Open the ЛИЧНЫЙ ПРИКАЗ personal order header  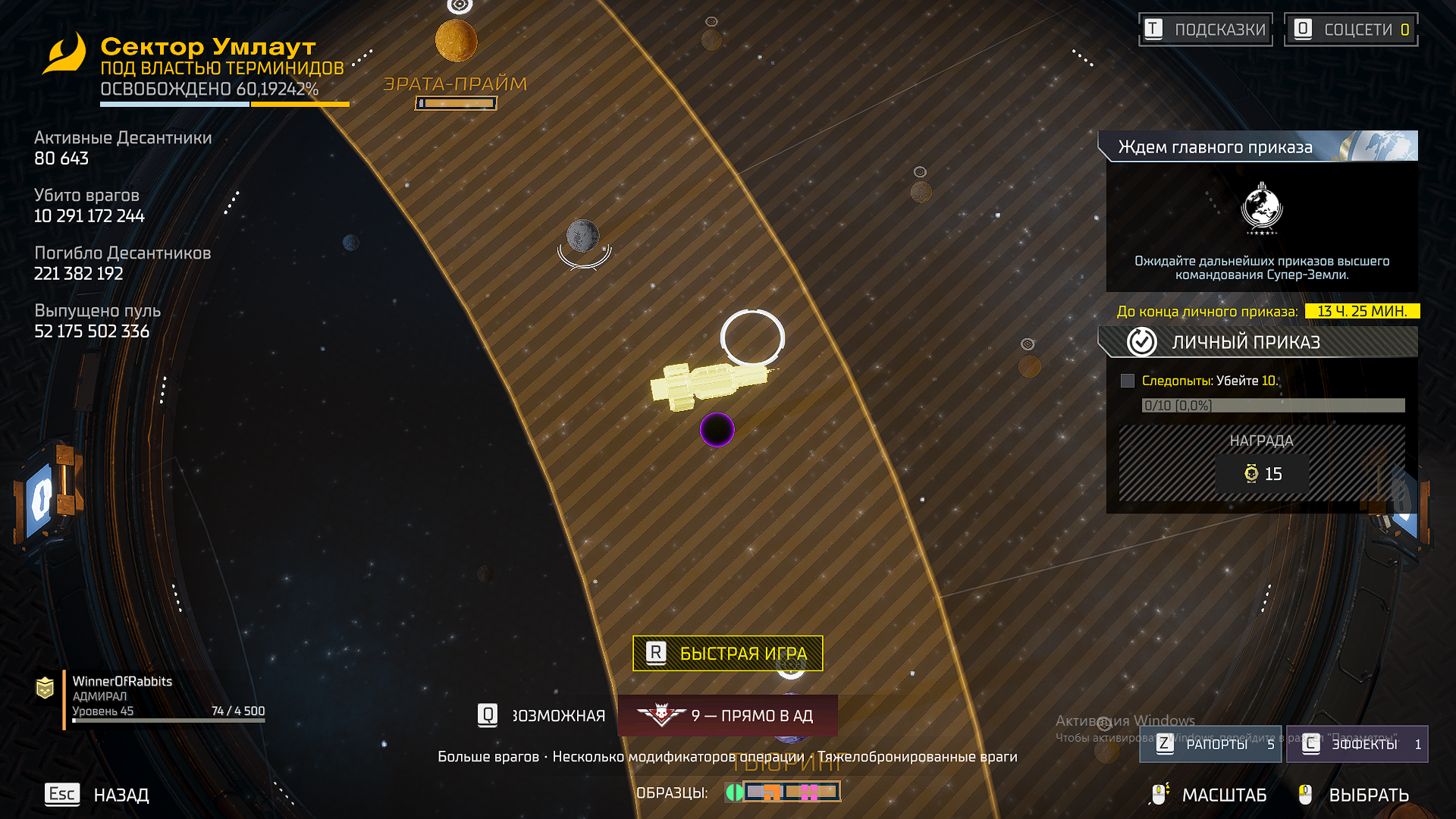(x=1259, y=342)
